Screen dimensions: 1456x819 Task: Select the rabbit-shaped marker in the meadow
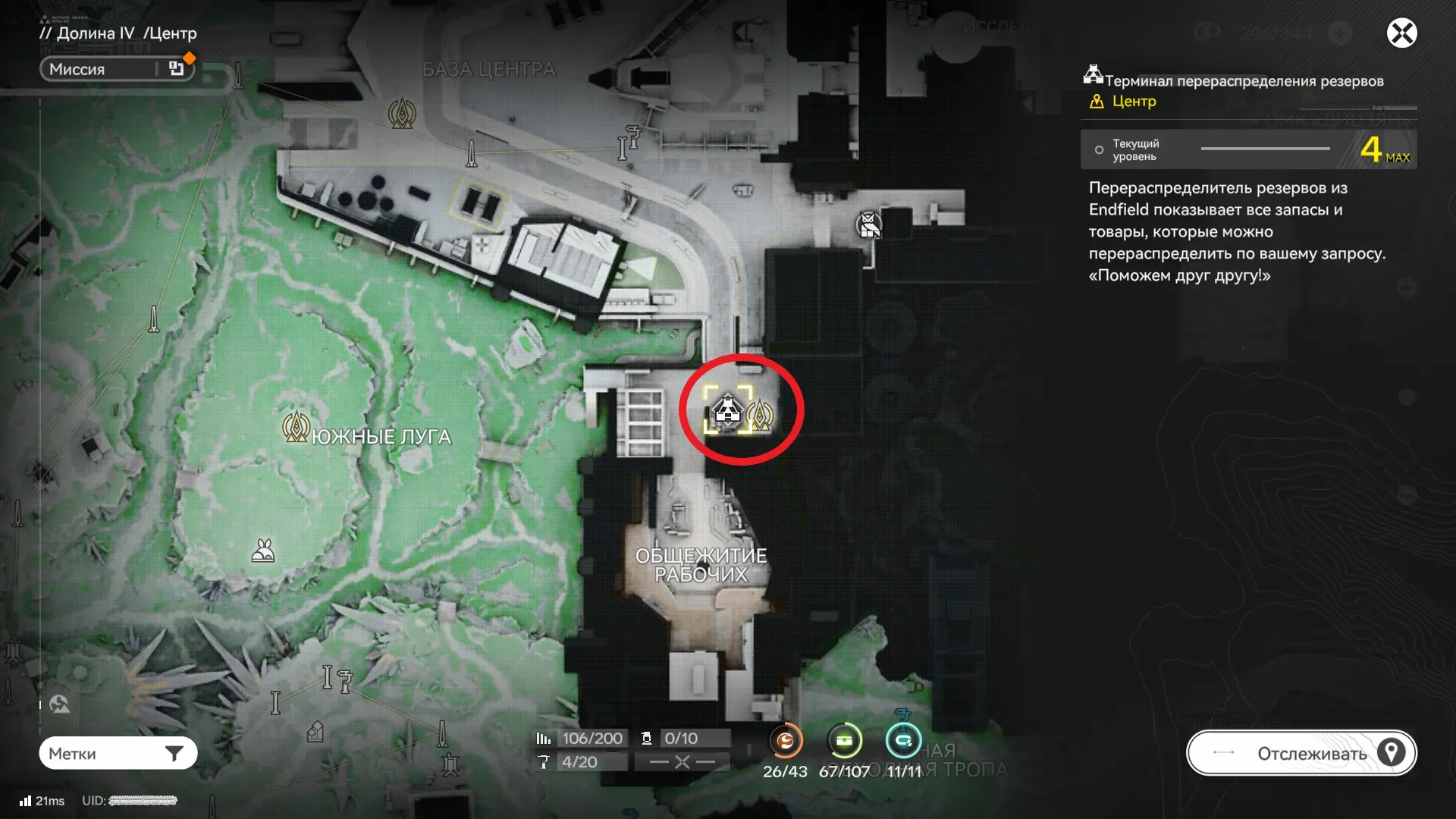point(263,551)
